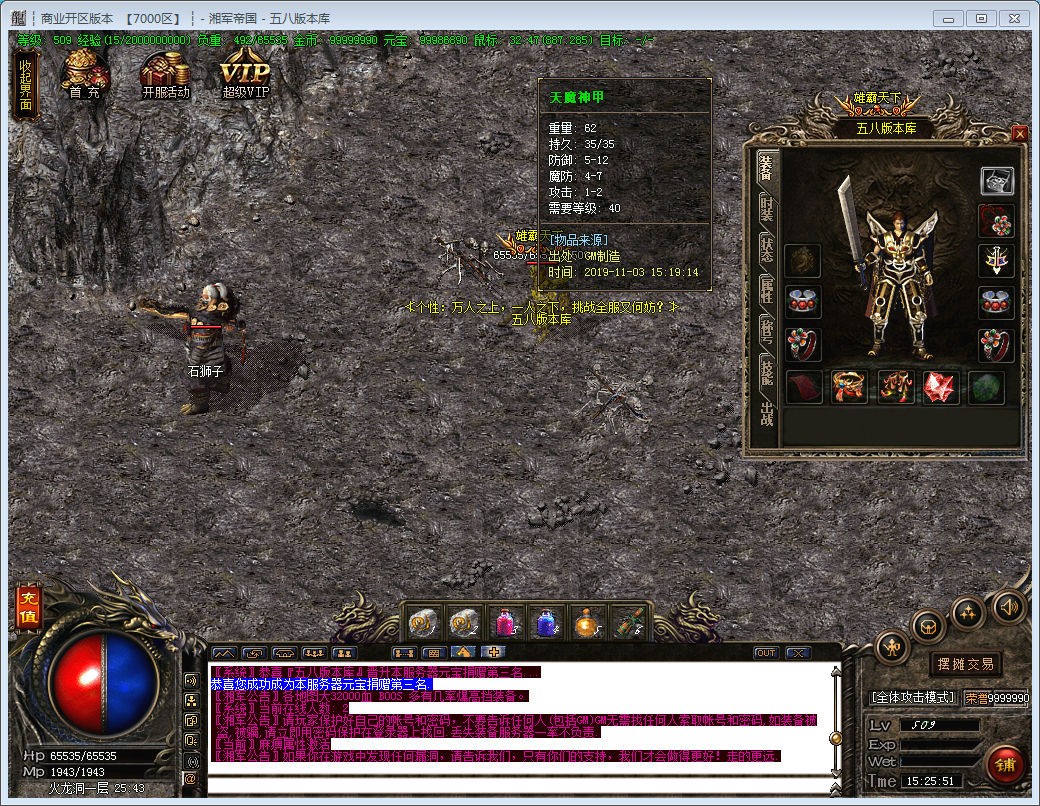Open the 开服活动 server event
The height and width of the screenshot is (806, 1040).
(x=165, y=75)
